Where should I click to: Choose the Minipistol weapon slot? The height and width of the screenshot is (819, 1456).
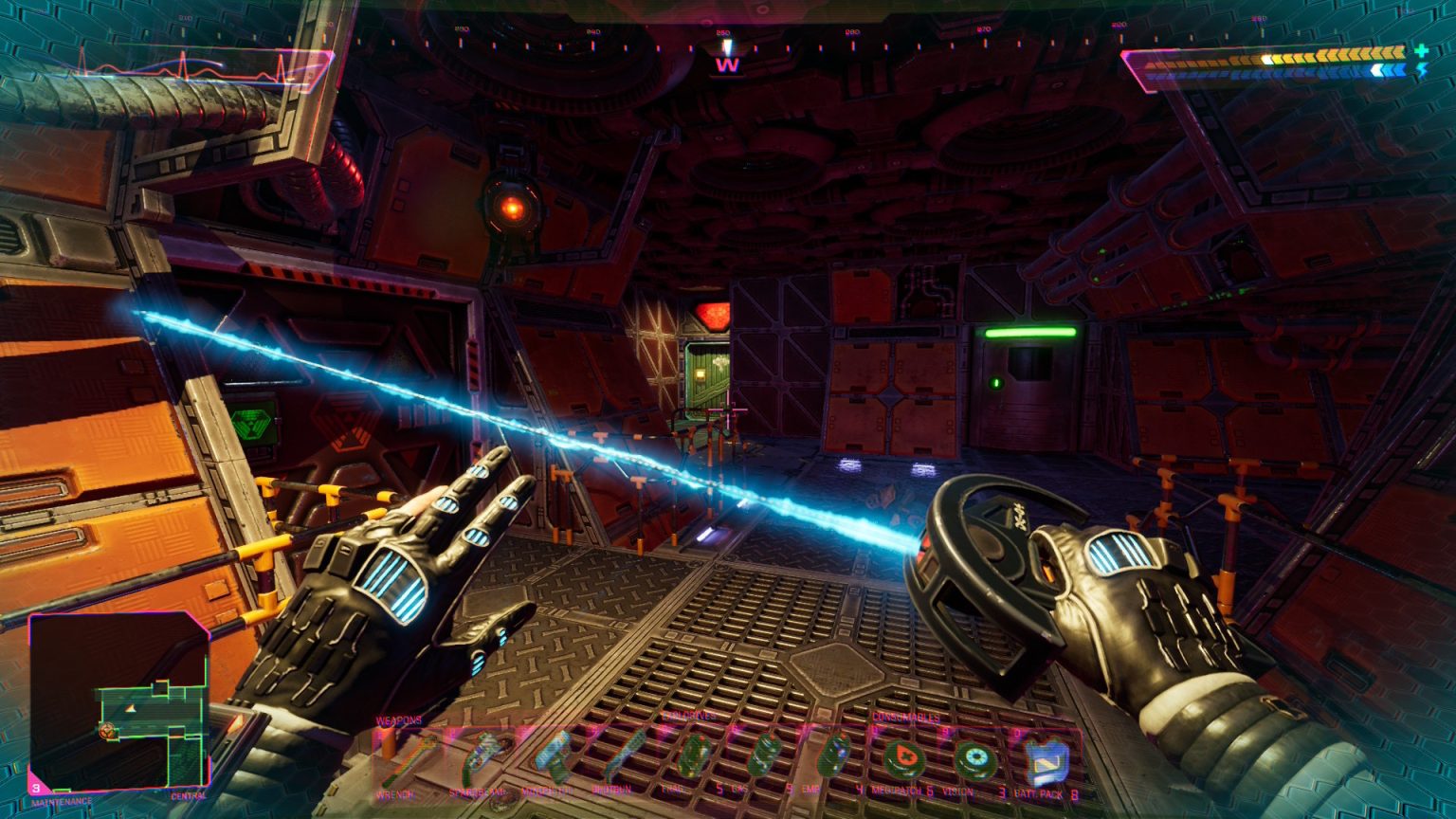(554, 758)
